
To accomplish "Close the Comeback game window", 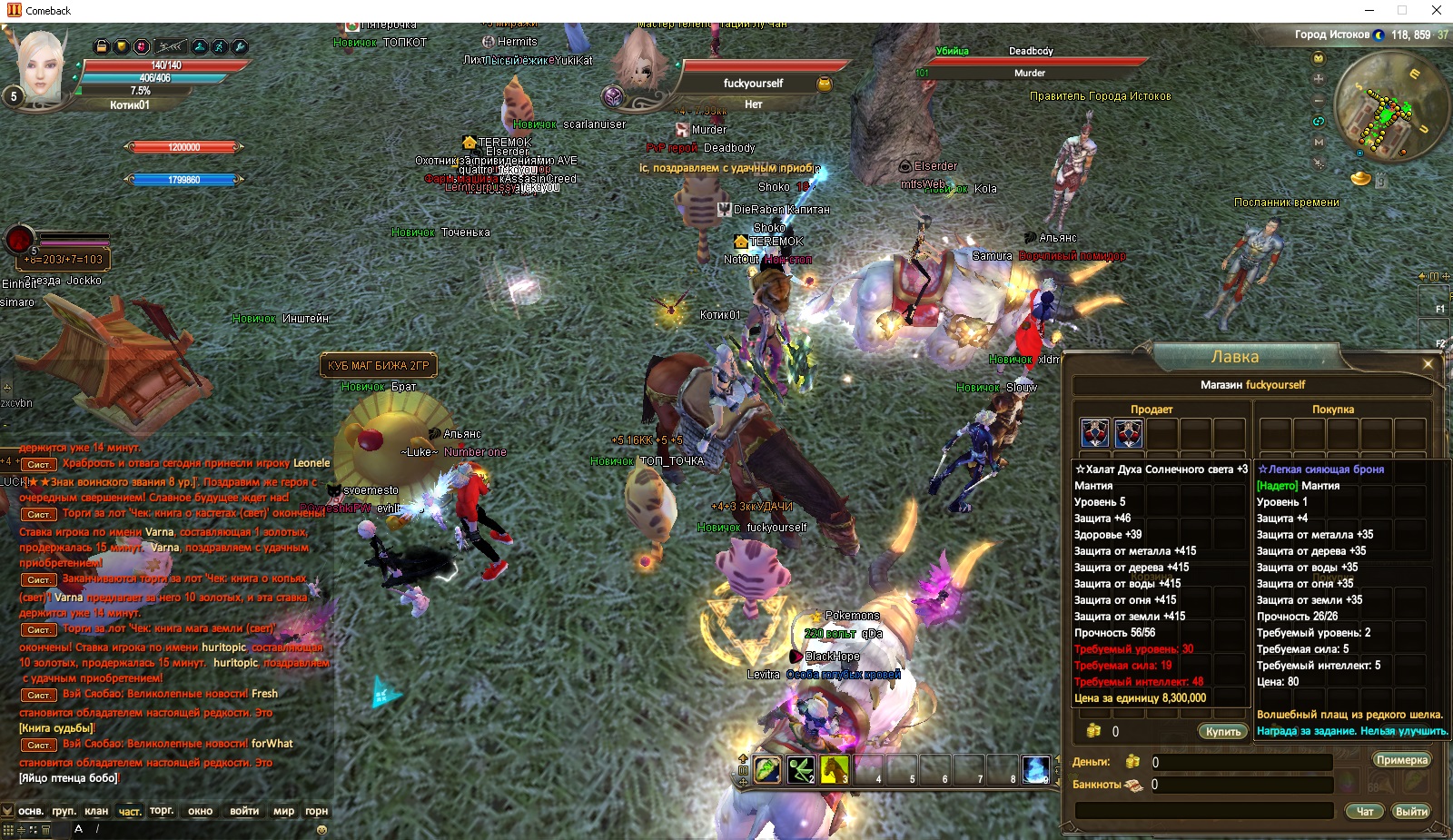I will pyautogui.click(x=1437, y=10).
